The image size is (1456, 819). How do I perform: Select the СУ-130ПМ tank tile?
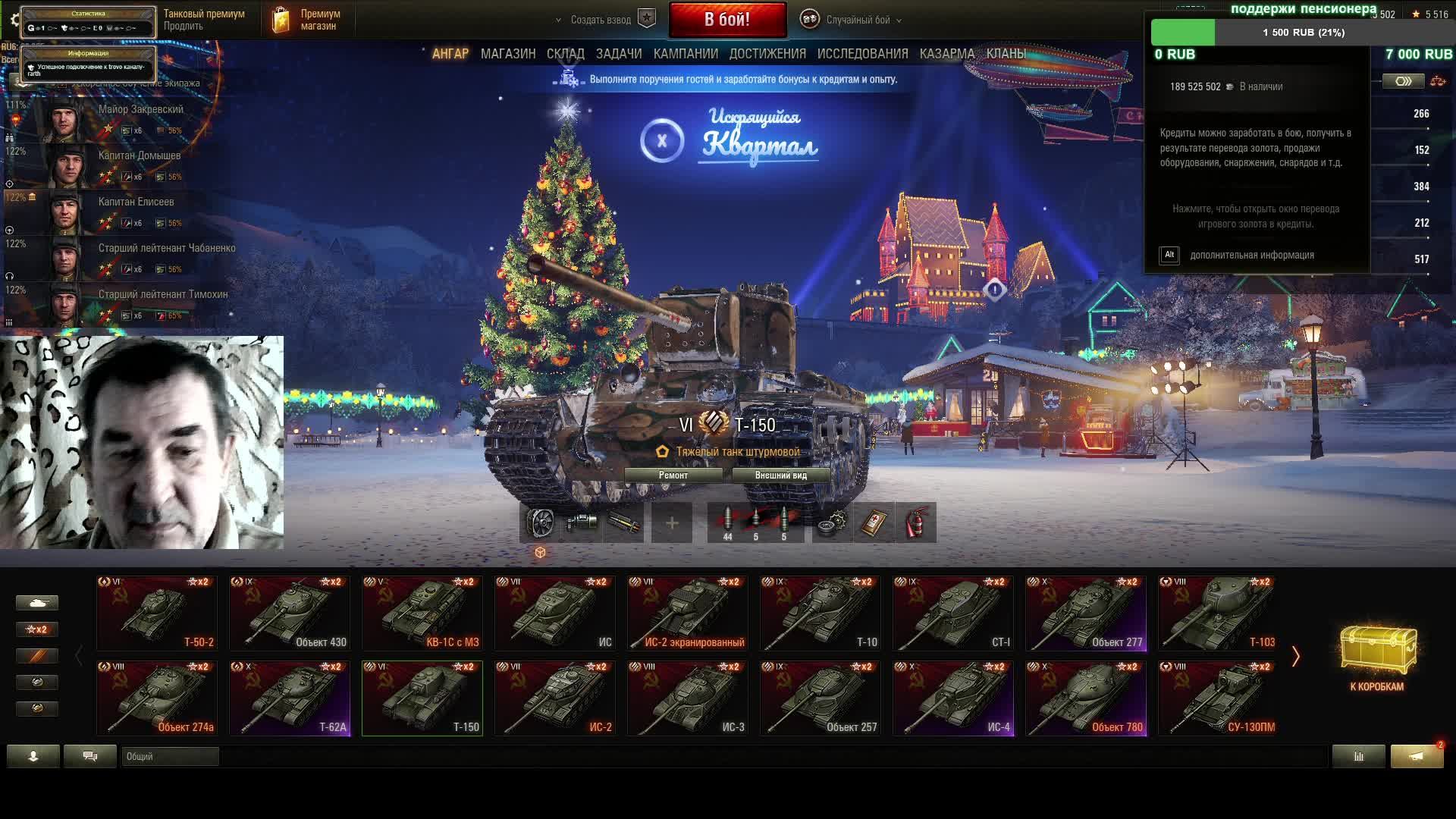click(x=1219, y=698)
